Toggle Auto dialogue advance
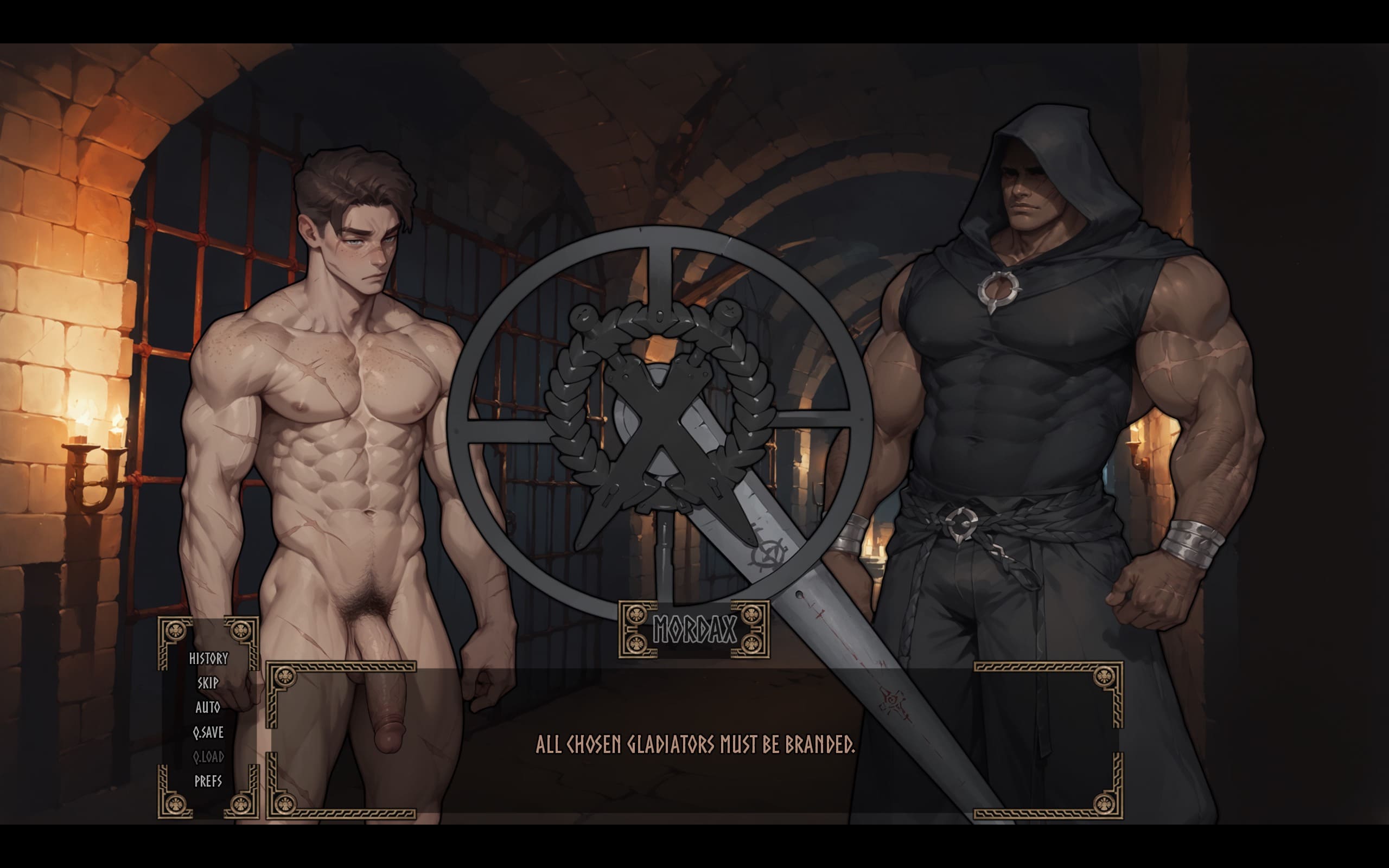 [x=208, y=707]
